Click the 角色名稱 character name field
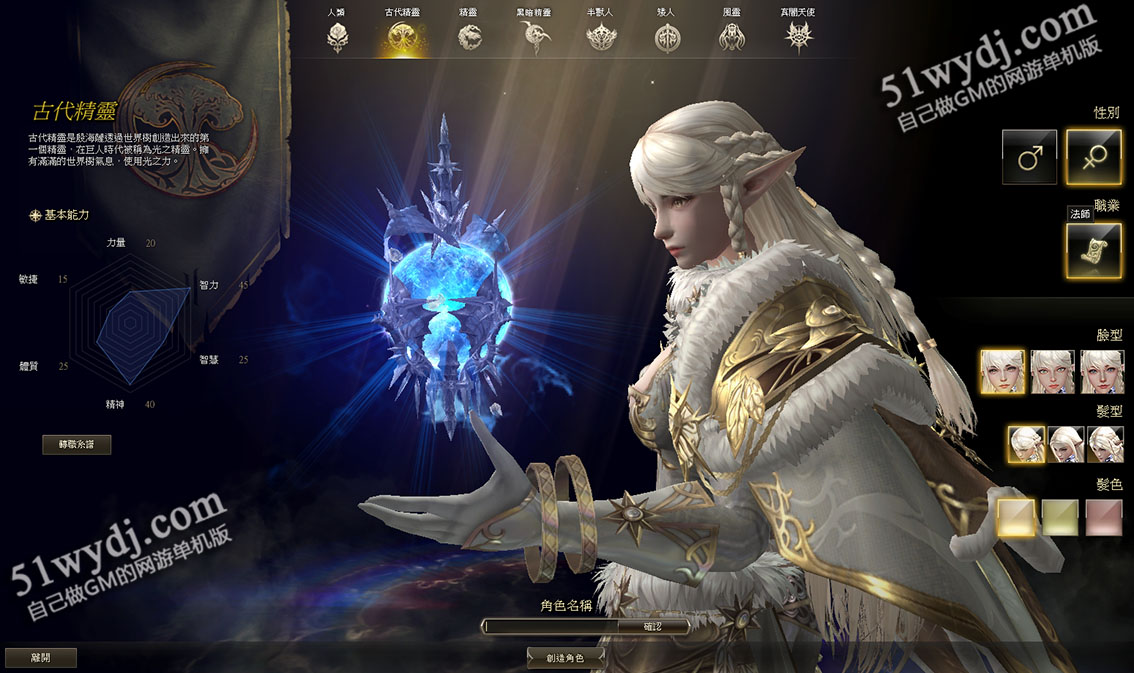Viewport: 1134px width, 673px height. point(549,627)
